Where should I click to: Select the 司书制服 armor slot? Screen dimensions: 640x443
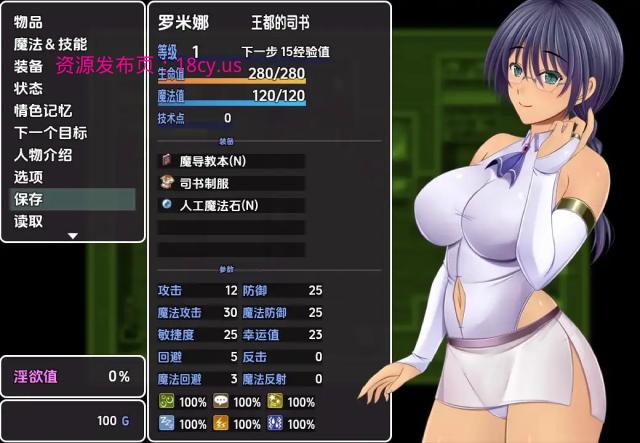pyautogui.click(x=231, y=183)
